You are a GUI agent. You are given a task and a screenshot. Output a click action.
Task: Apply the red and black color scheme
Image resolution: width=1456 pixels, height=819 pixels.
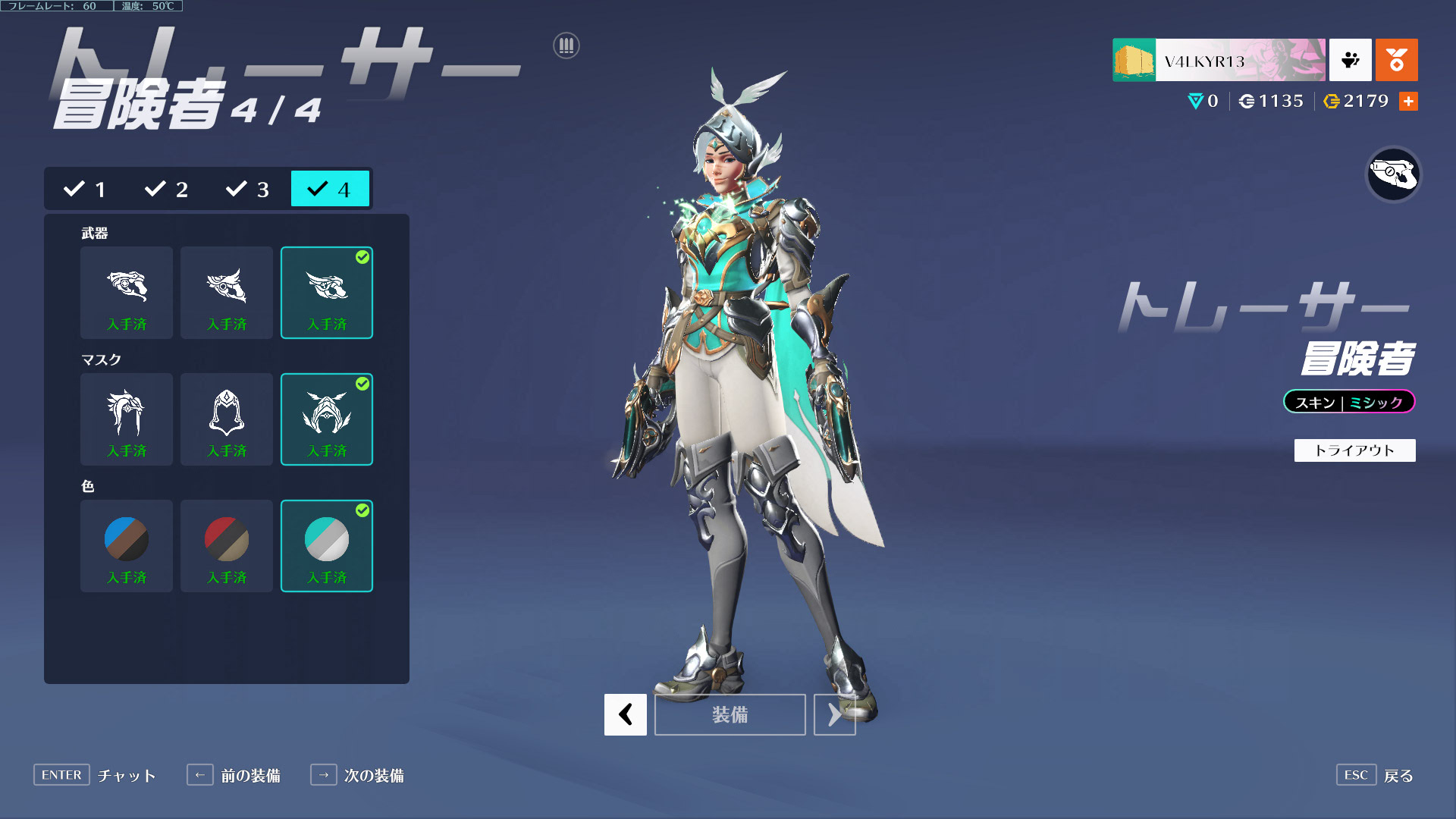[x=227, y=546]
